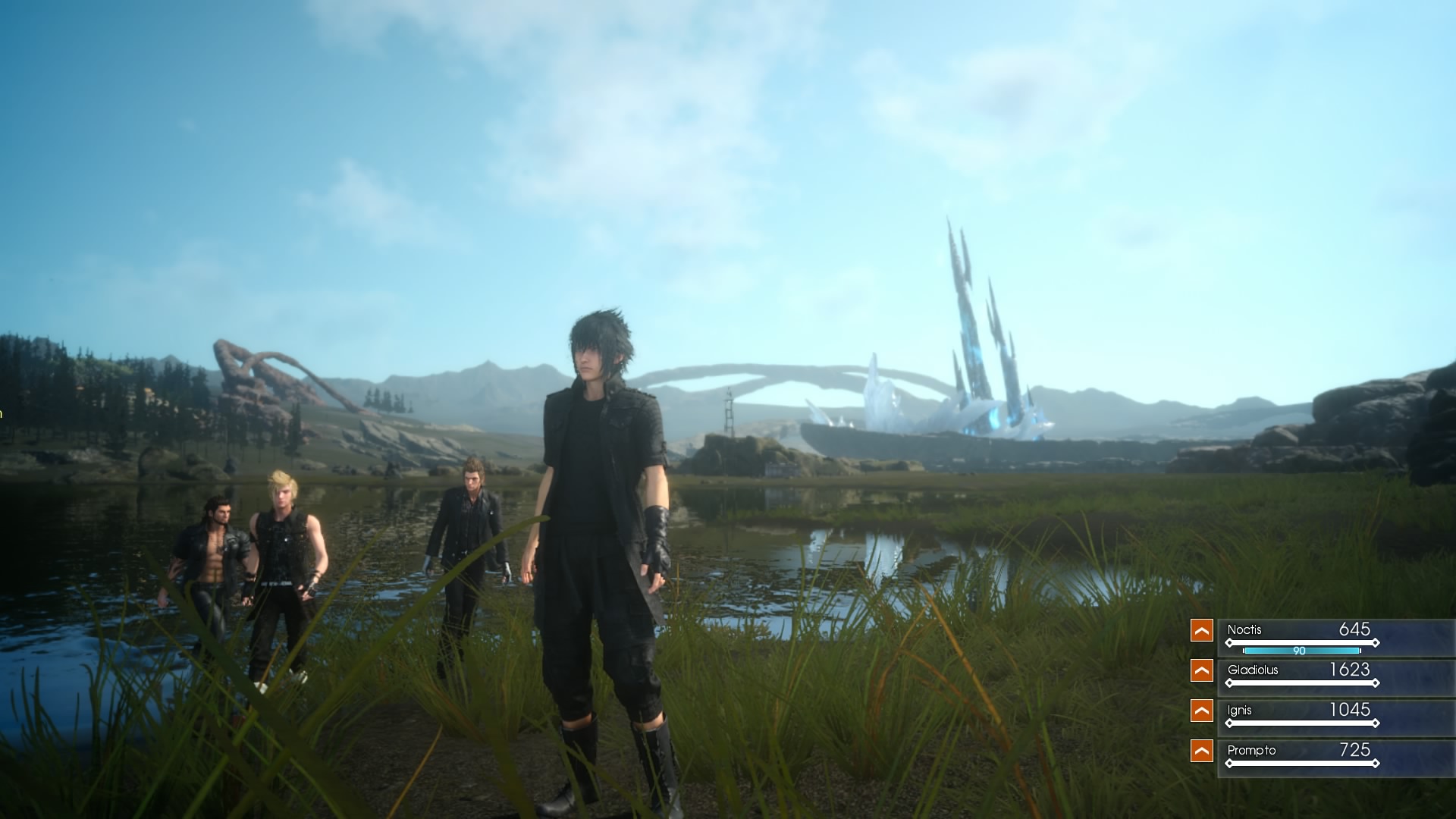Select Noctis in the party list
This screenshot has width=1456, height=819.
[1301, 635]
